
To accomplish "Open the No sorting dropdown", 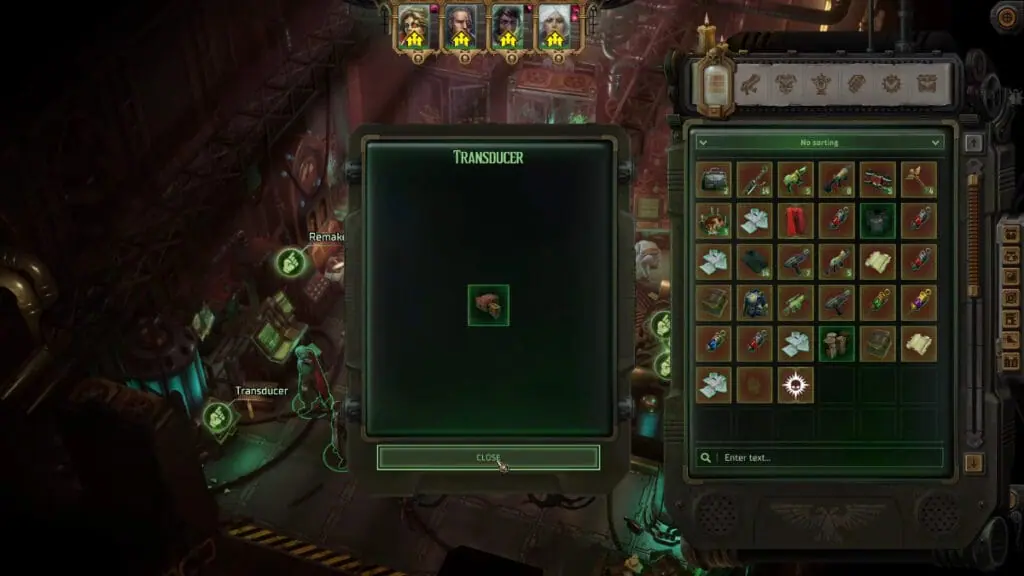I will coord(820,143).
